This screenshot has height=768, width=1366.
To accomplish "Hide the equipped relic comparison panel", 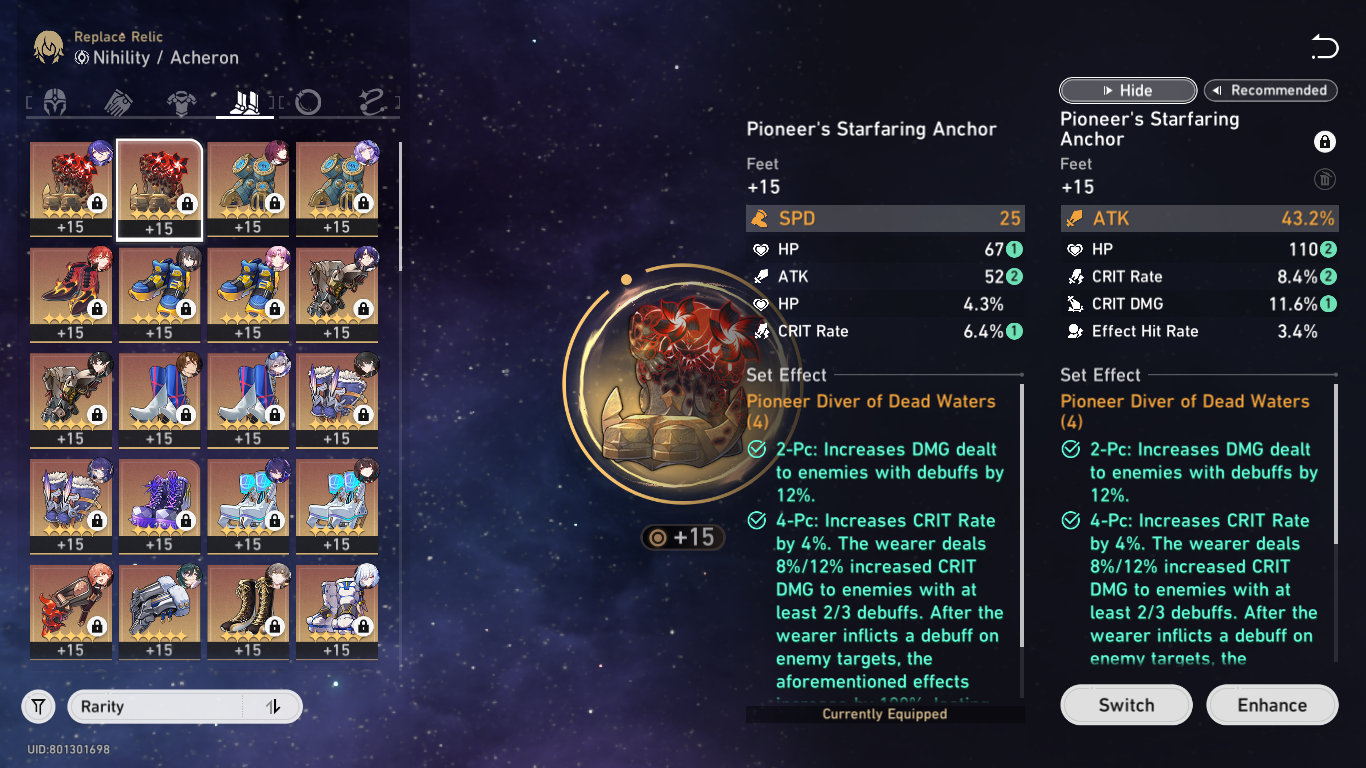I will pos(1127,90).
